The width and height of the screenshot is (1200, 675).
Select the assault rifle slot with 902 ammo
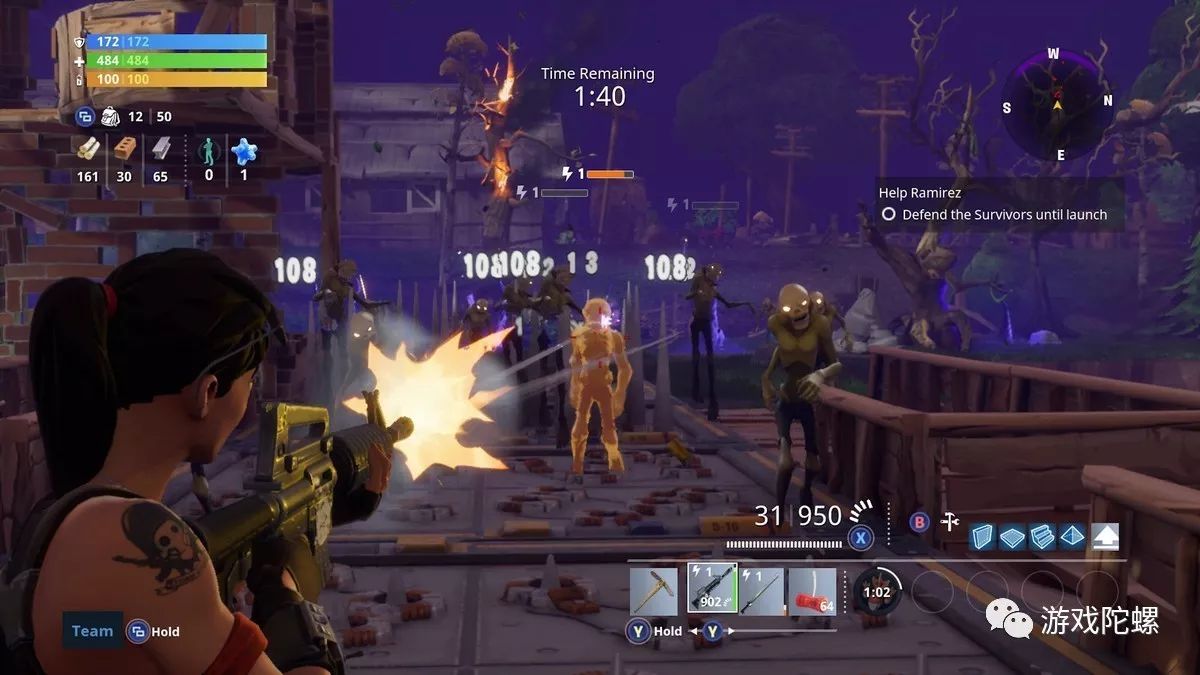[712, 590]
